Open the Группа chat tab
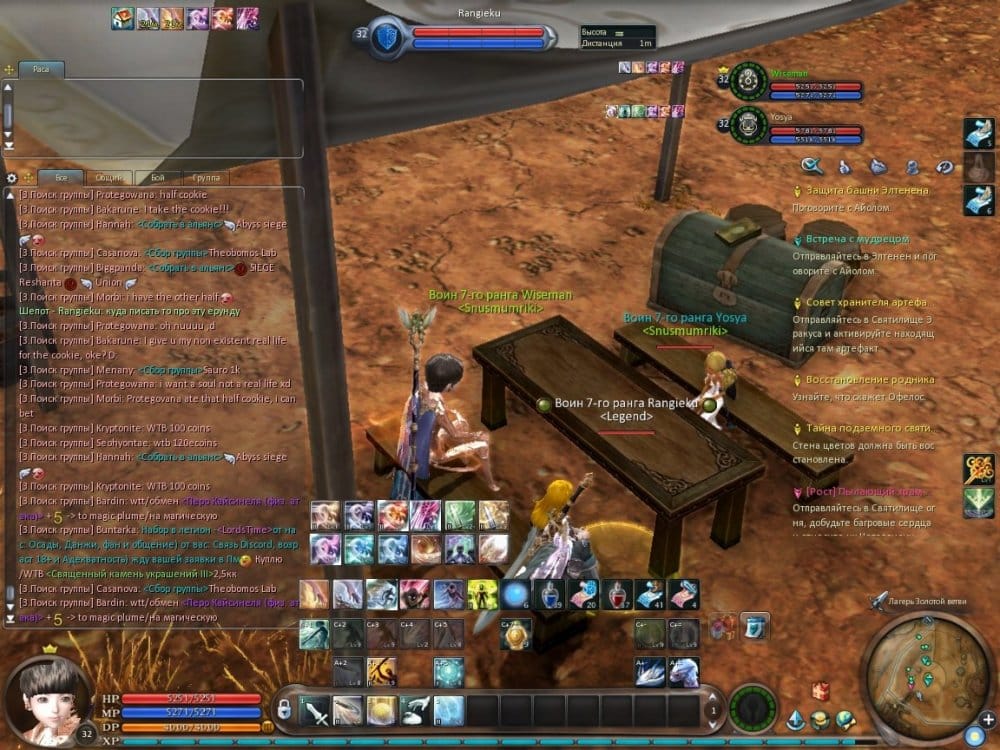 click(206, 177)
